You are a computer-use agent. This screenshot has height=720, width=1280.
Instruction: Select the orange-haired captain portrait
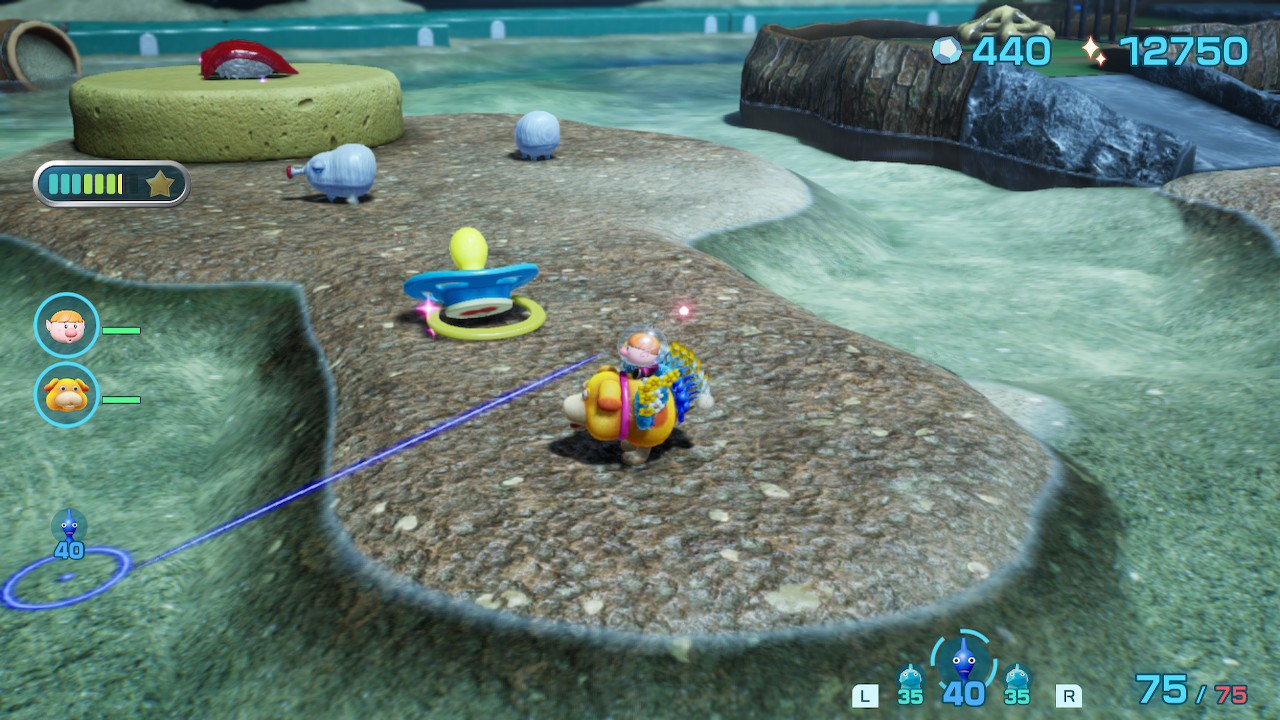click(x=67, y=325)
